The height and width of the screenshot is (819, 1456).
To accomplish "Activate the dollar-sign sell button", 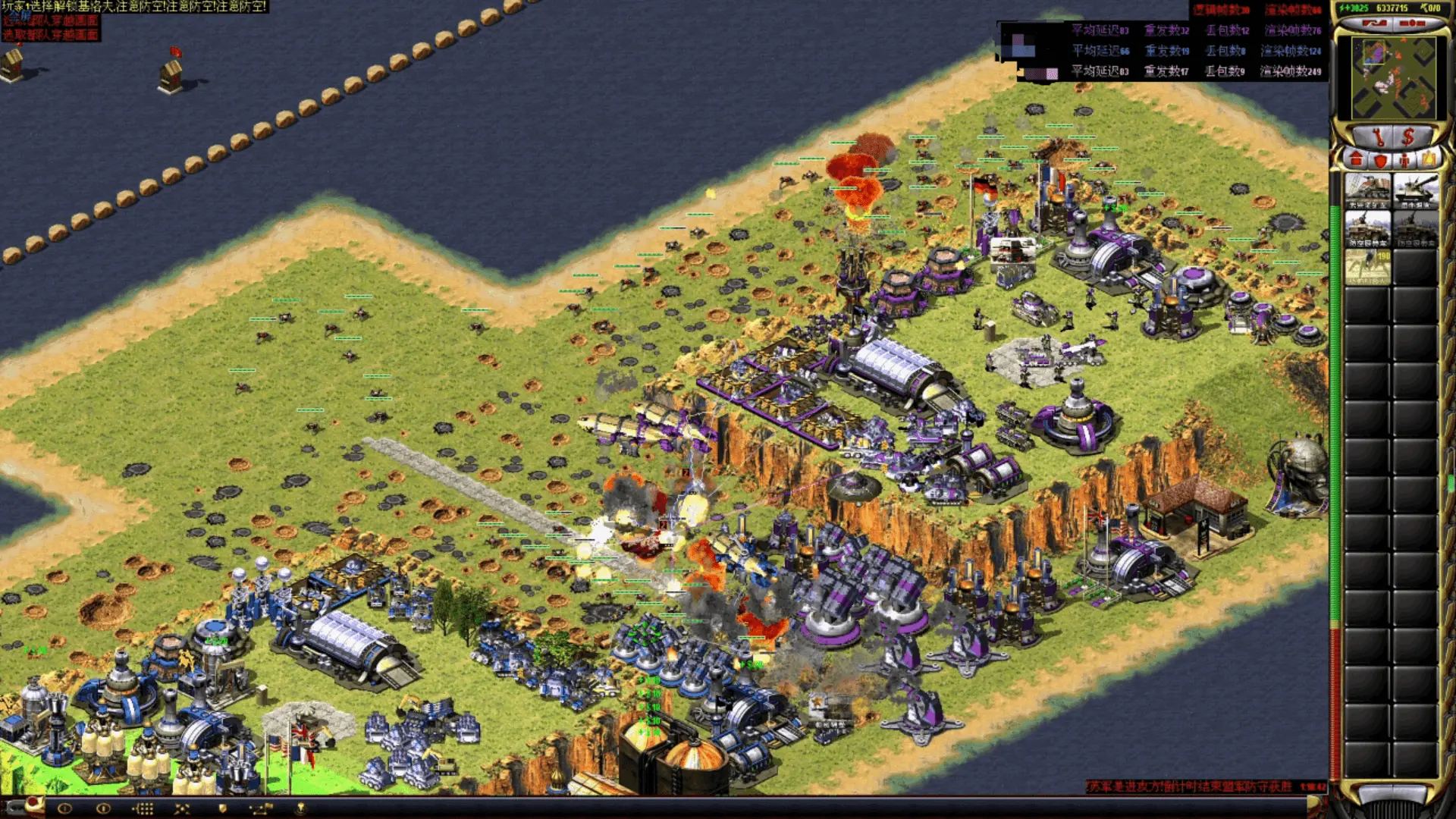I will tap(1407, 137).
